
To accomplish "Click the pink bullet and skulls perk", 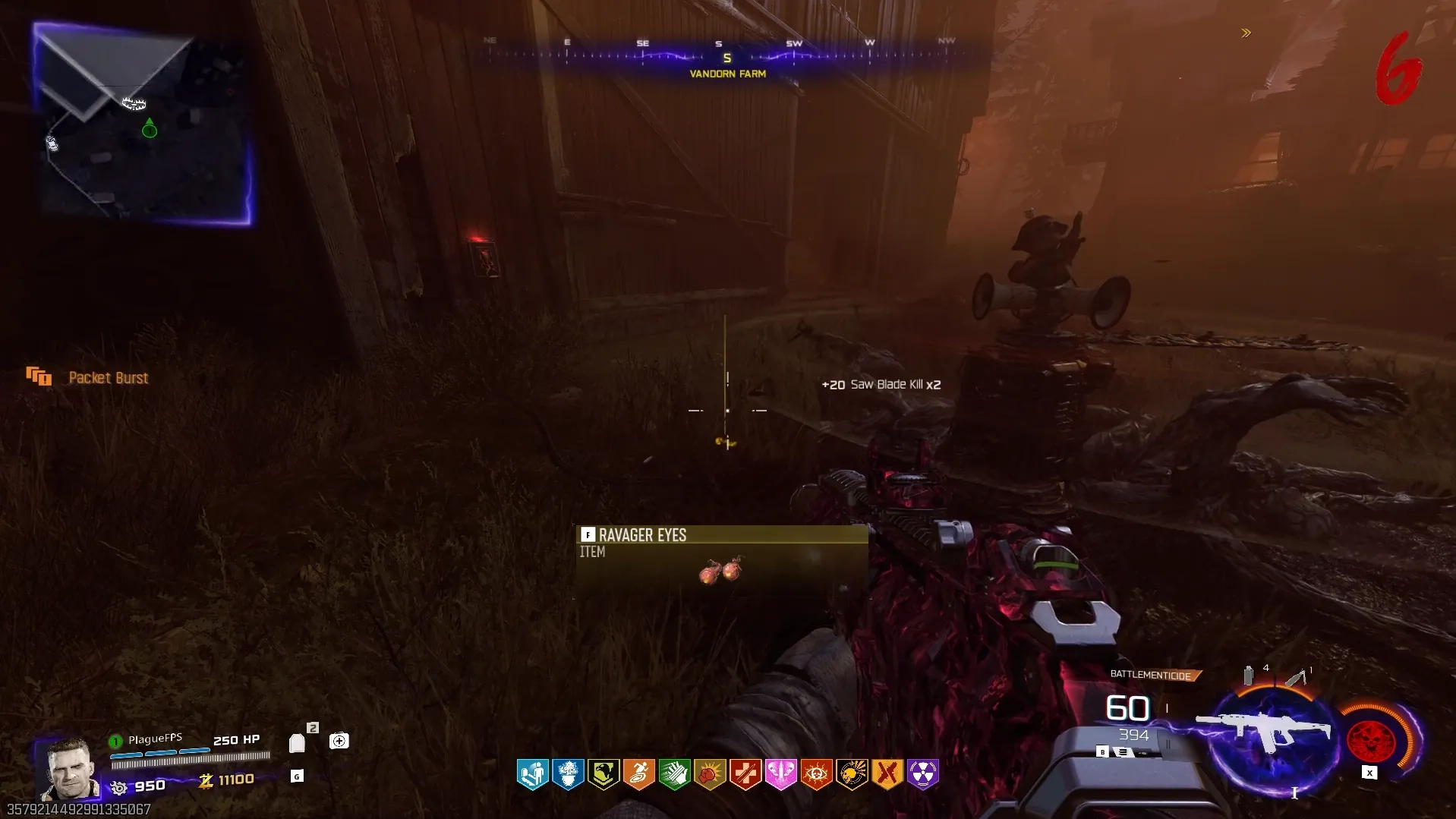I will pyautogui.click(x=780, y=774).
